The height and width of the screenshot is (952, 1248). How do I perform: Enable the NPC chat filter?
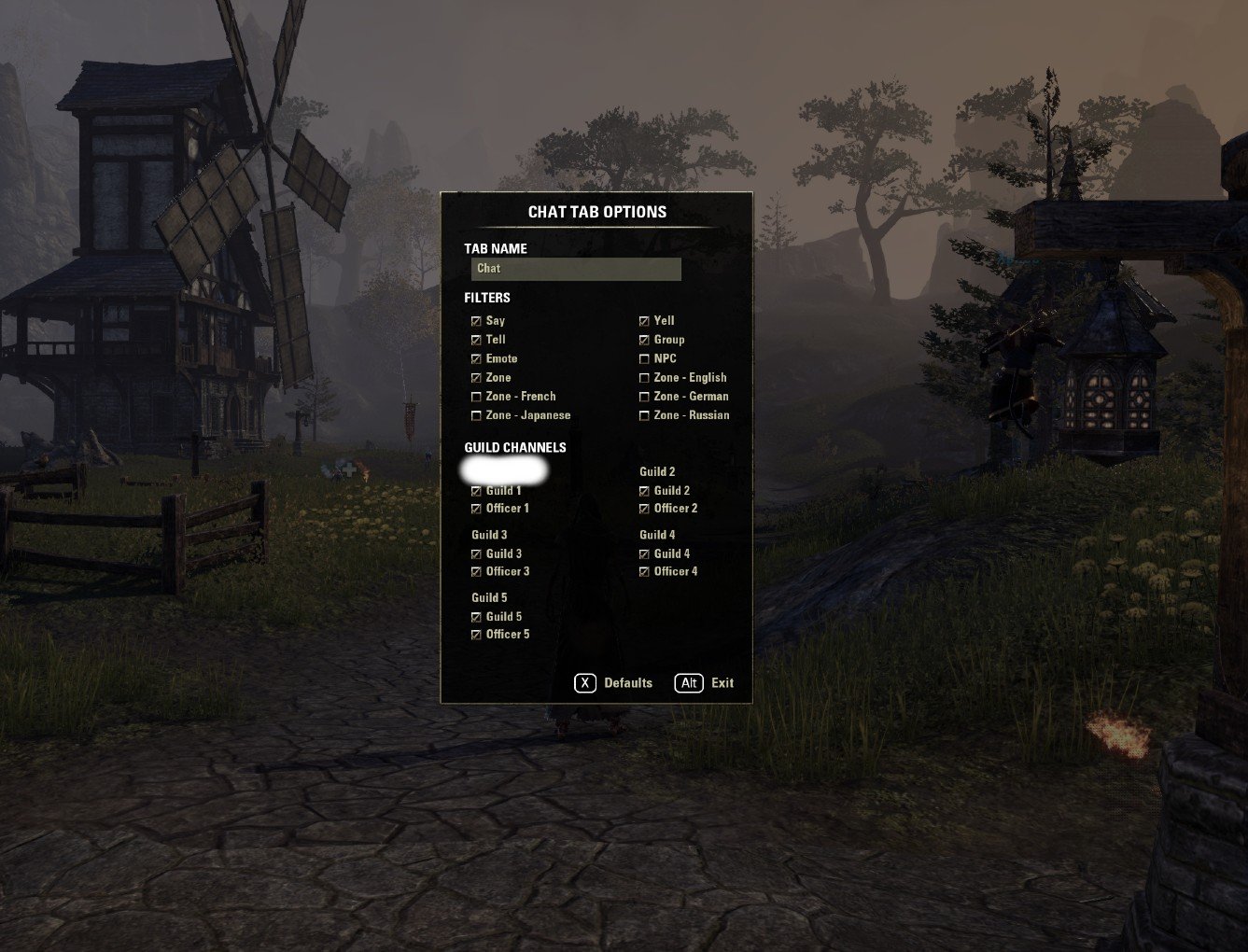[644, 359]
